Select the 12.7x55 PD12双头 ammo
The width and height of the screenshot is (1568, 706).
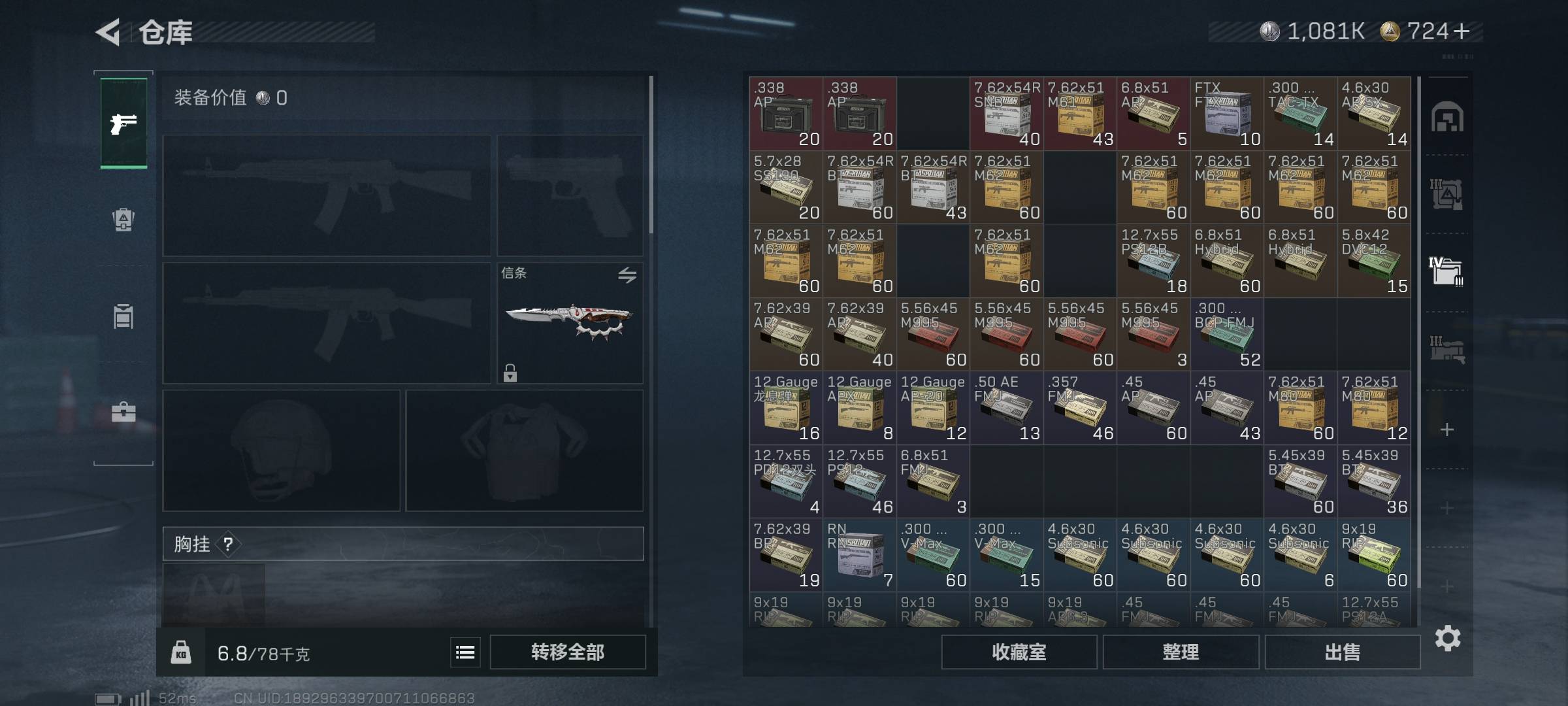pyautogui.click(x=786, y=482)
